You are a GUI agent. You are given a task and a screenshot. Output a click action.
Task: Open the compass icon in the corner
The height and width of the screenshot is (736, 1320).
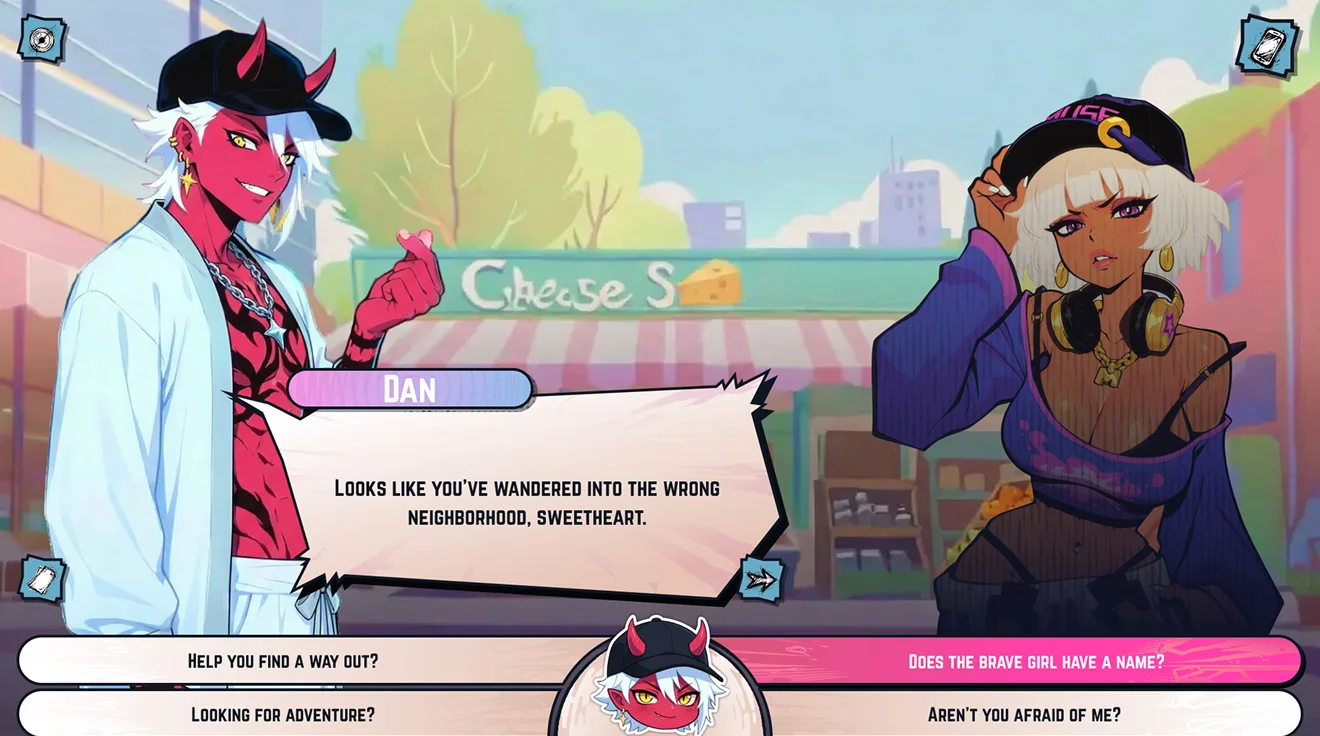click(x=42, y=39)
